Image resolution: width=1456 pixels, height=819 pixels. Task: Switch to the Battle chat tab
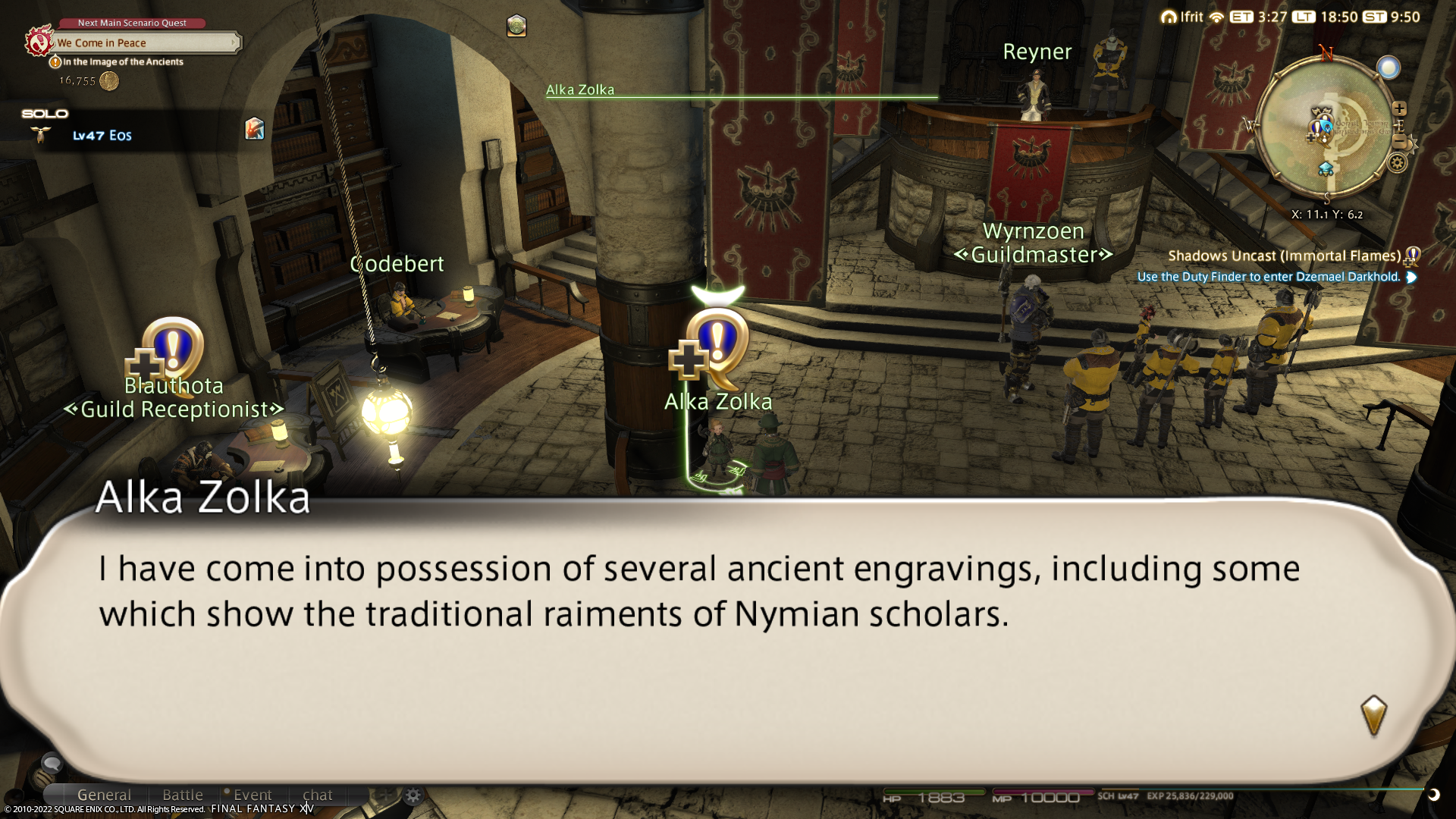point(183,795)
